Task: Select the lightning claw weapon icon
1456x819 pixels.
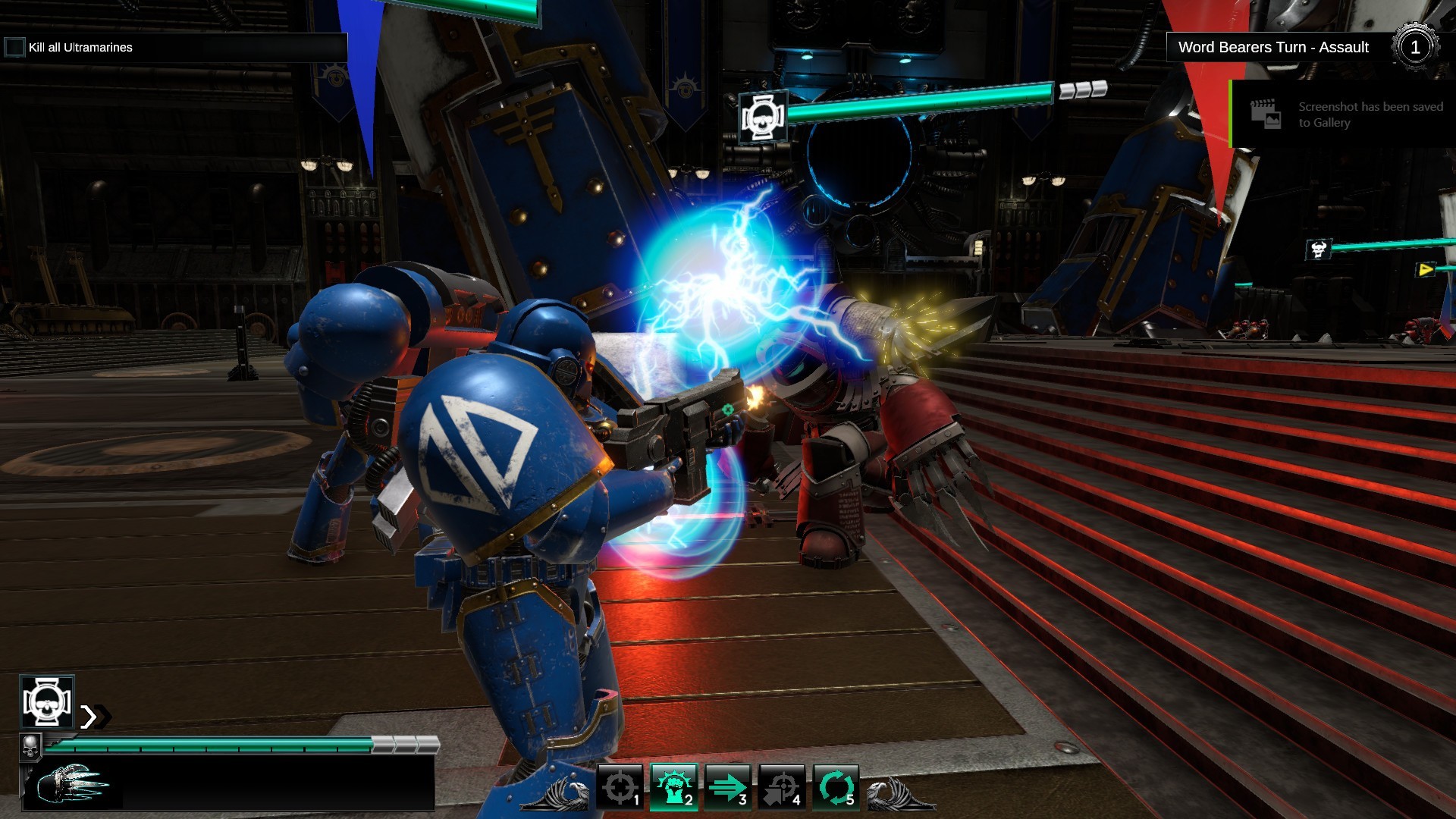Action: click(x=72, y=785)
